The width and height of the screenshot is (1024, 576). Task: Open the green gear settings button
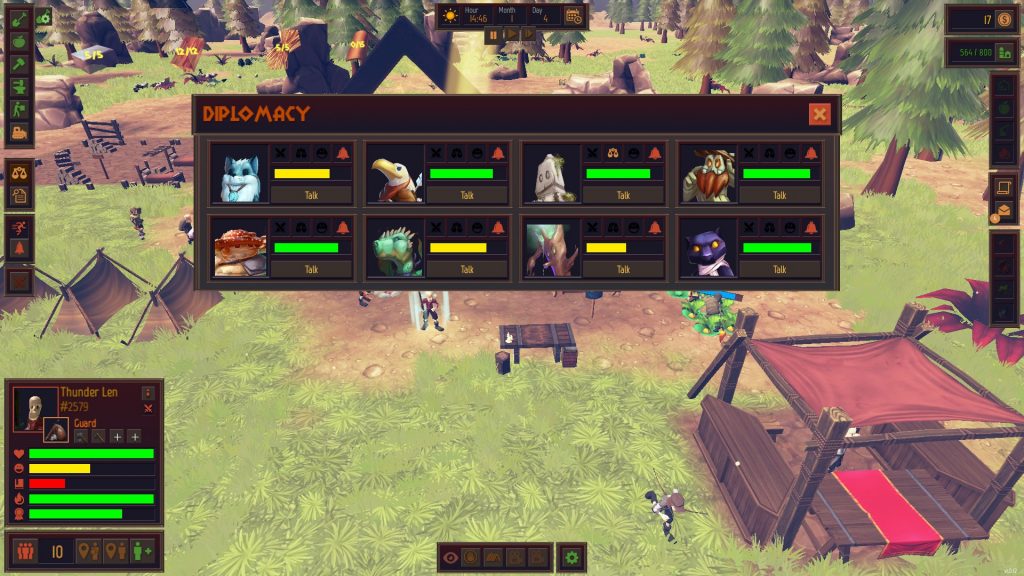pyautogui.click(x=571, y=558)
